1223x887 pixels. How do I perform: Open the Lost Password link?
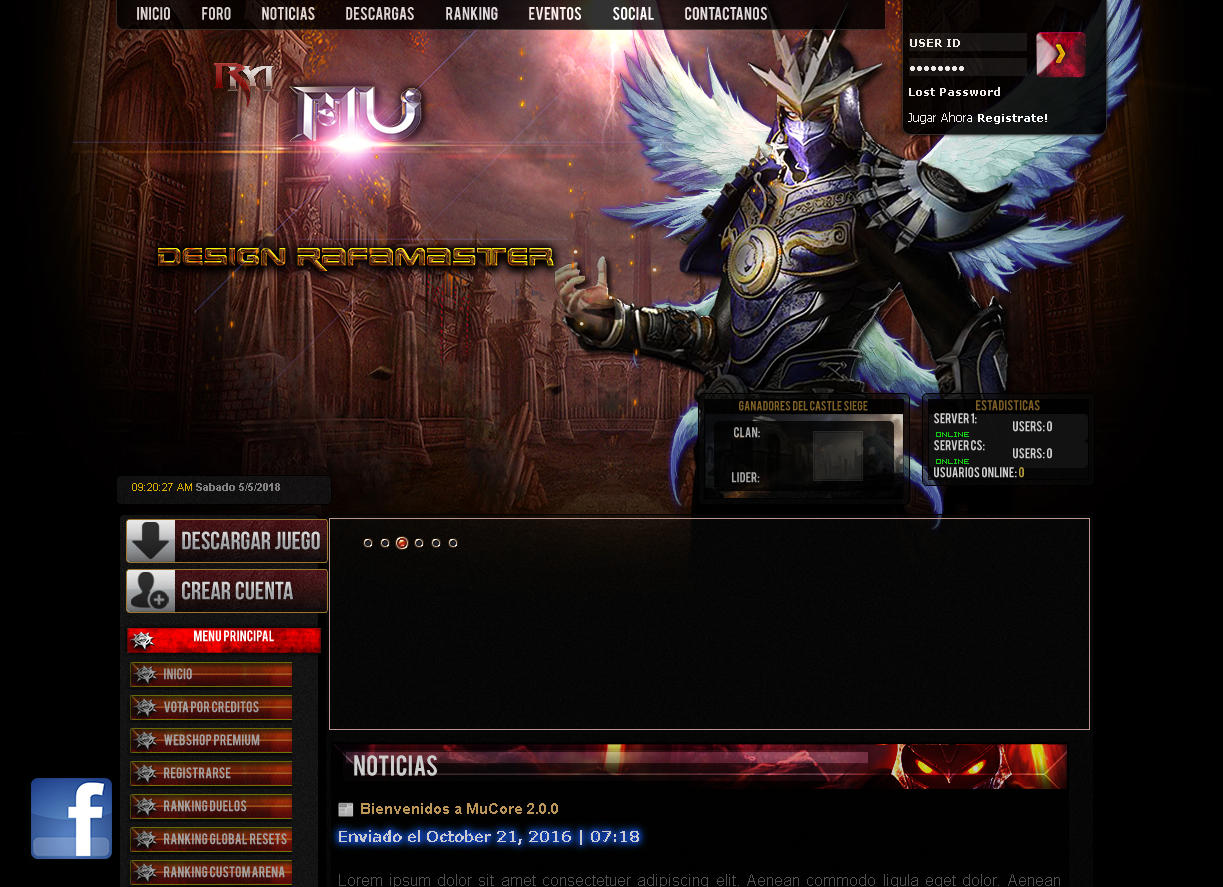(954, 92)
